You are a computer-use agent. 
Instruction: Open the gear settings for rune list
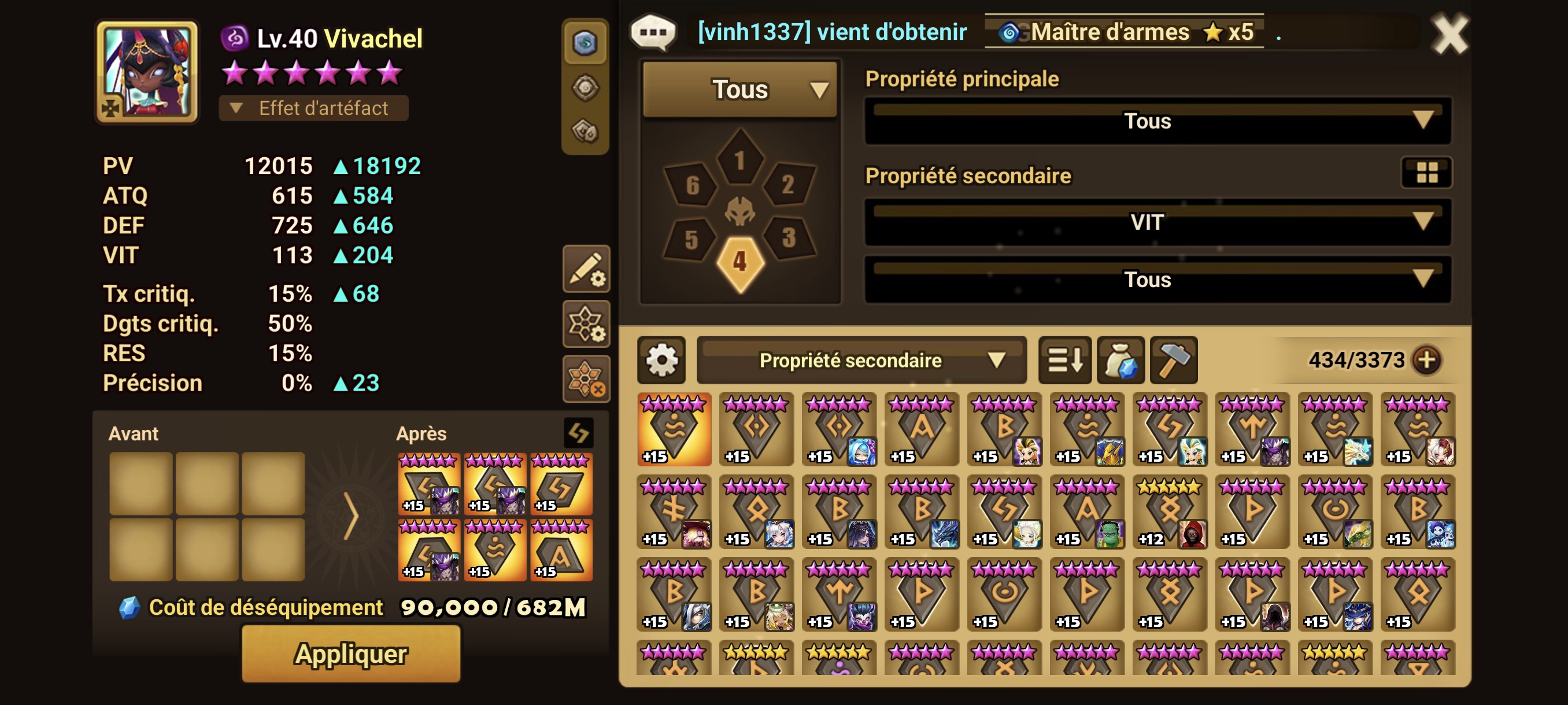click(x=661, y=361)
